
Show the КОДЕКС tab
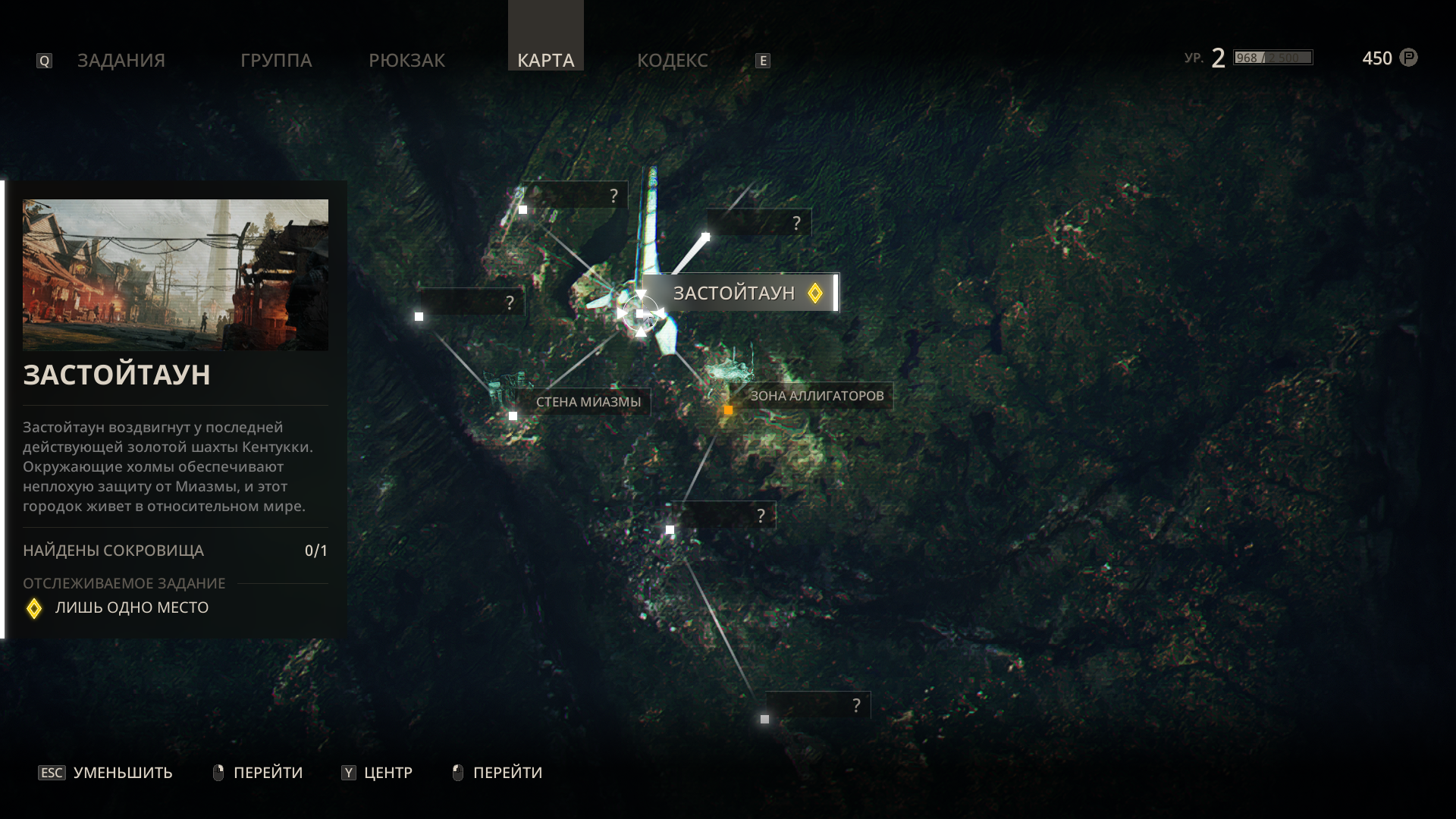(672, 60)
